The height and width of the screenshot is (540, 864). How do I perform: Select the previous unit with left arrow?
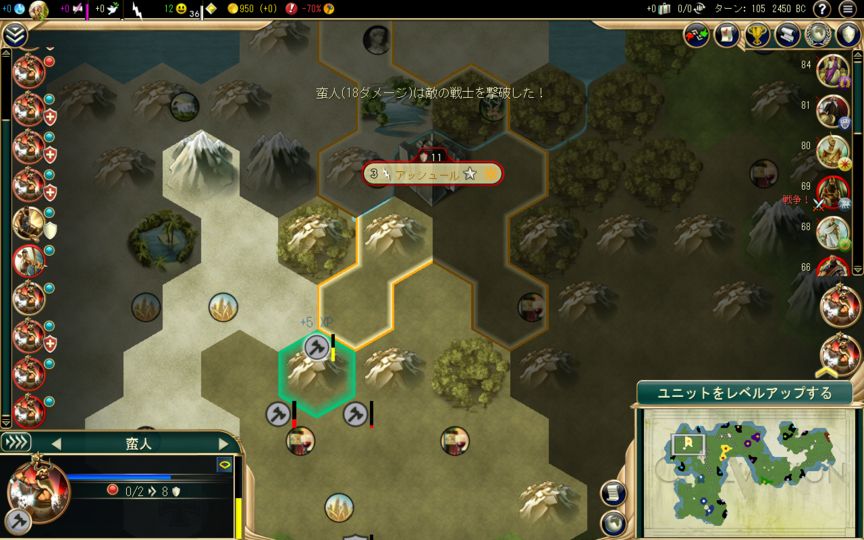click(56, 443)
